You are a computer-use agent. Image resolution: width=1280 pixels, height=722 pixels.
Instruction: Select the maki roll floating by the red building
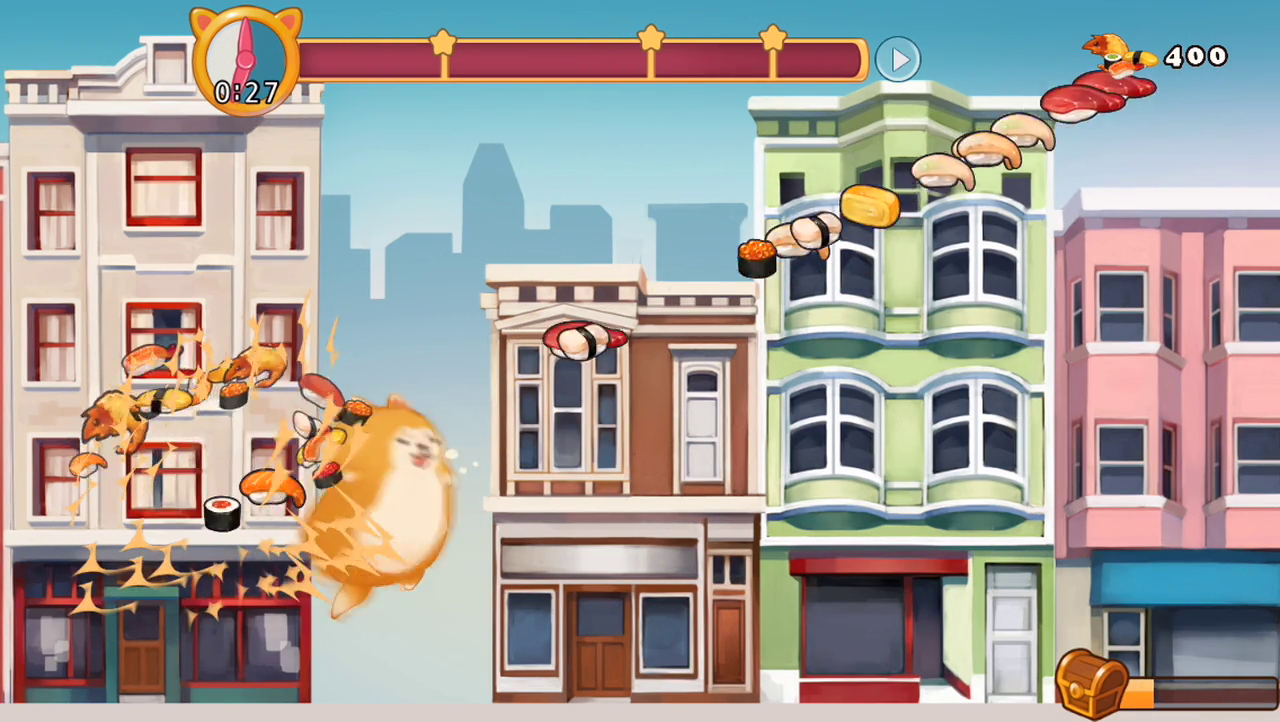(221, 512)
